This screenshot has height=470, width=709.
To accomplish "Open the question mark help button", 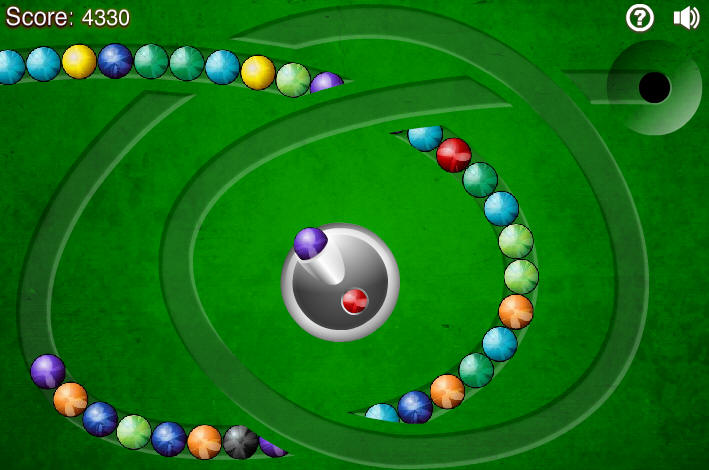I will click(x=640, y=17).
